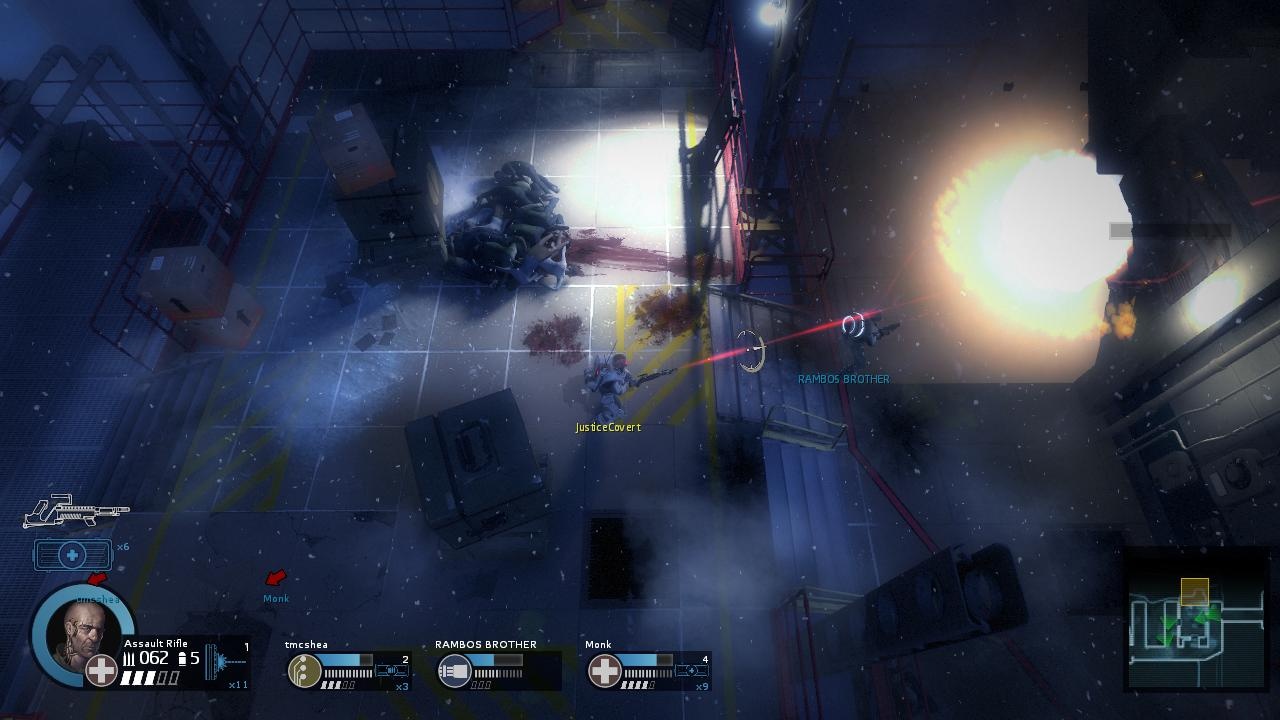The image size is (1280, 720).
Task: Click the x6 equipment count label
Action: pos(122,547)
